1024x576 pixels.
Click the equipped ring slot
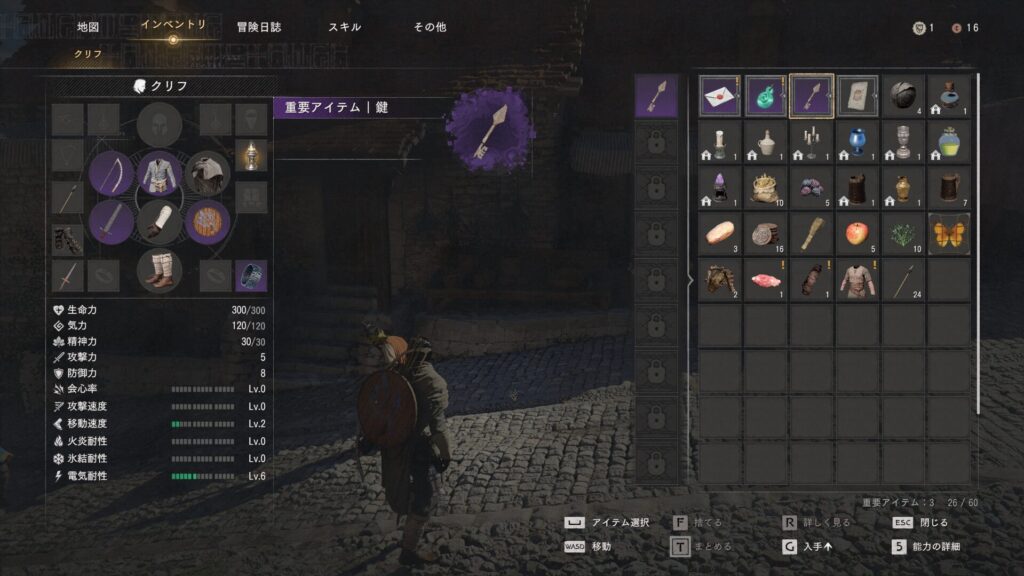point(250,276)
